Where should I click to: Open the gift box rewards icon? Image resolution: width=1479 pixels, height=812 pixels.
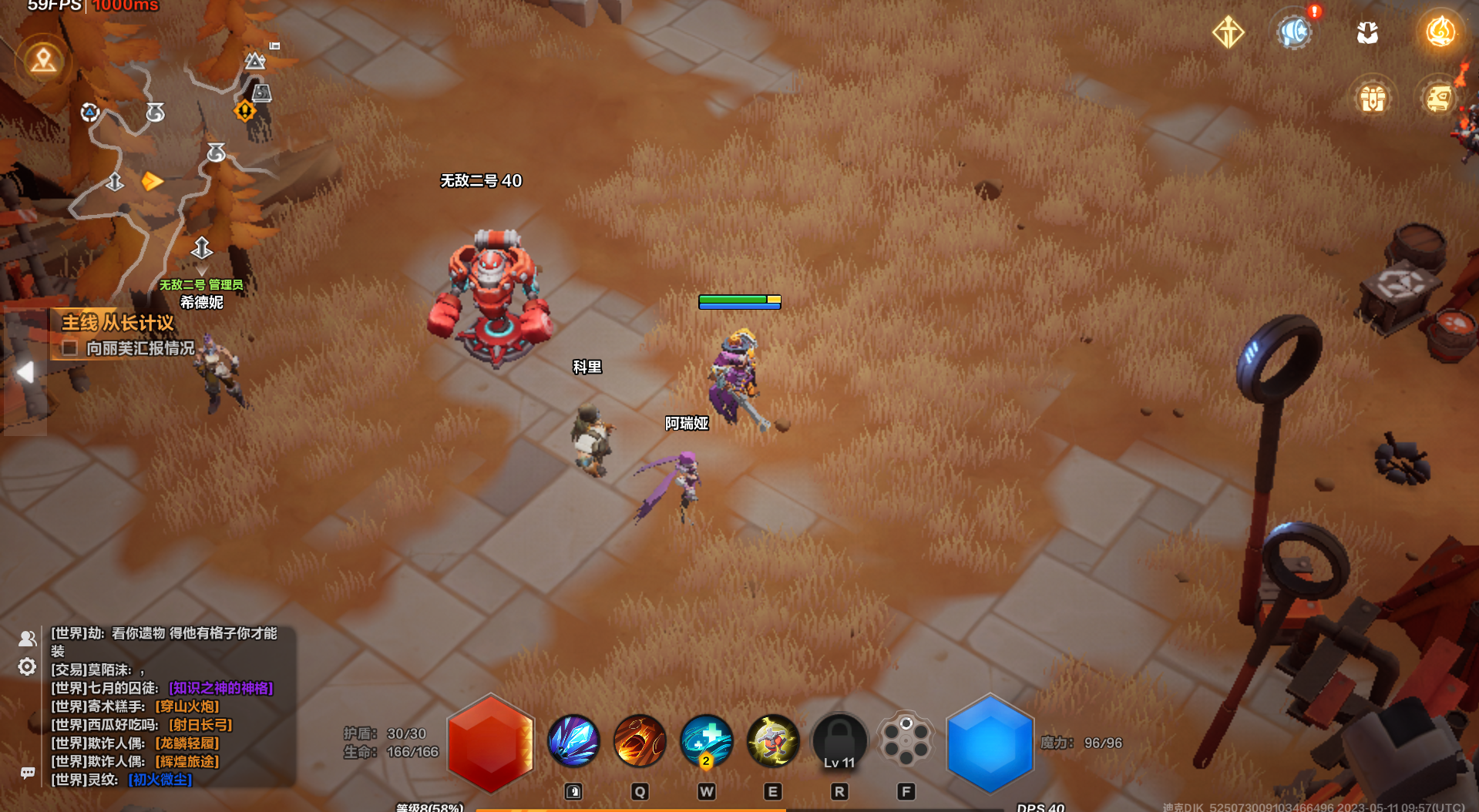(1373, 99)
